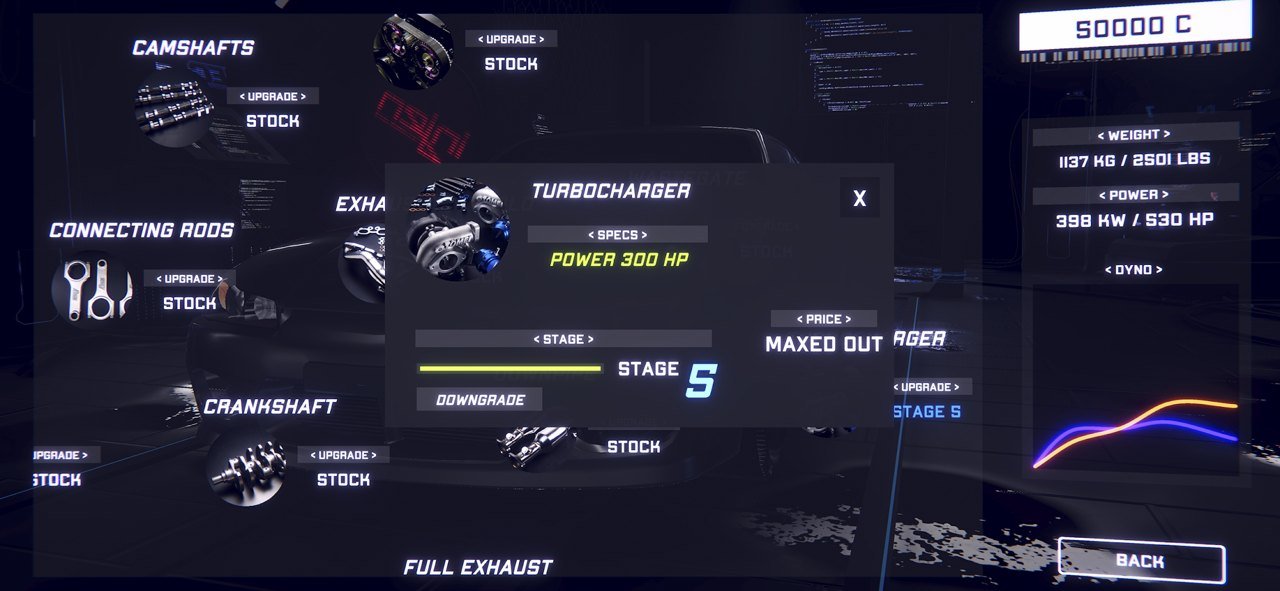Upgrade the Connecting Rods
The height and width of the screenshot is (591, 1280).
(190, 279)
